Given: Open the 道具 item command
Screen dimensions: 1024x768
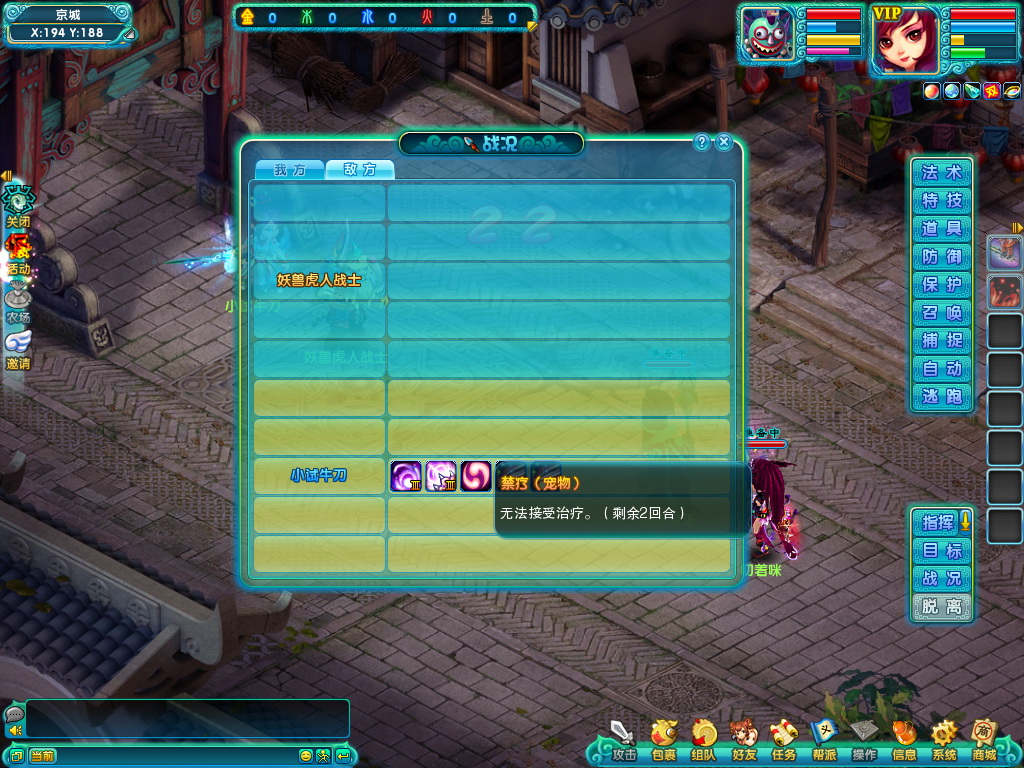Looking at the screenshot, I should (942, 229).
